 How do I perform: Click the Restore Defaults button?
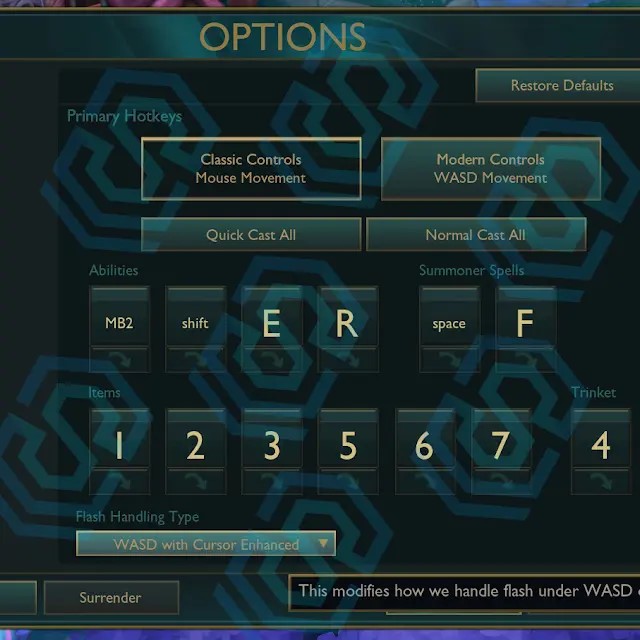[561, 86]
